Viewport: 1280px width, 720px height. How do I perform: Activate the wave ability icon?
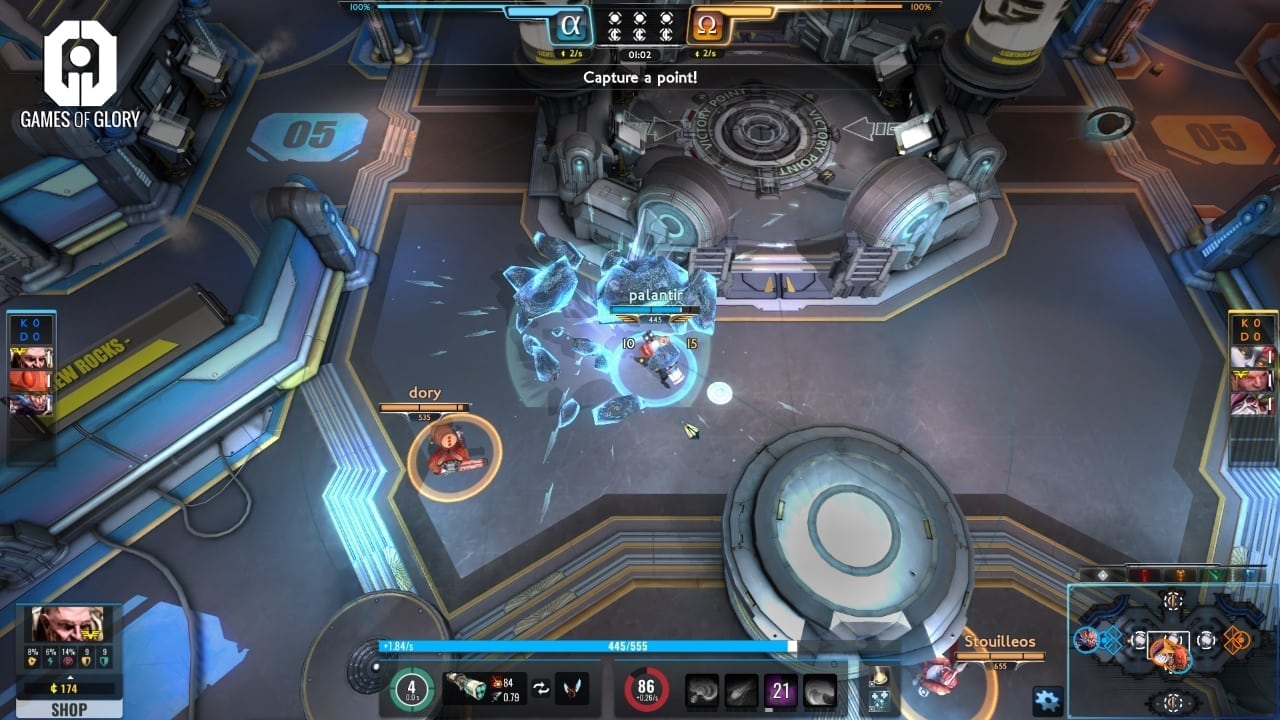click(820, 690)
